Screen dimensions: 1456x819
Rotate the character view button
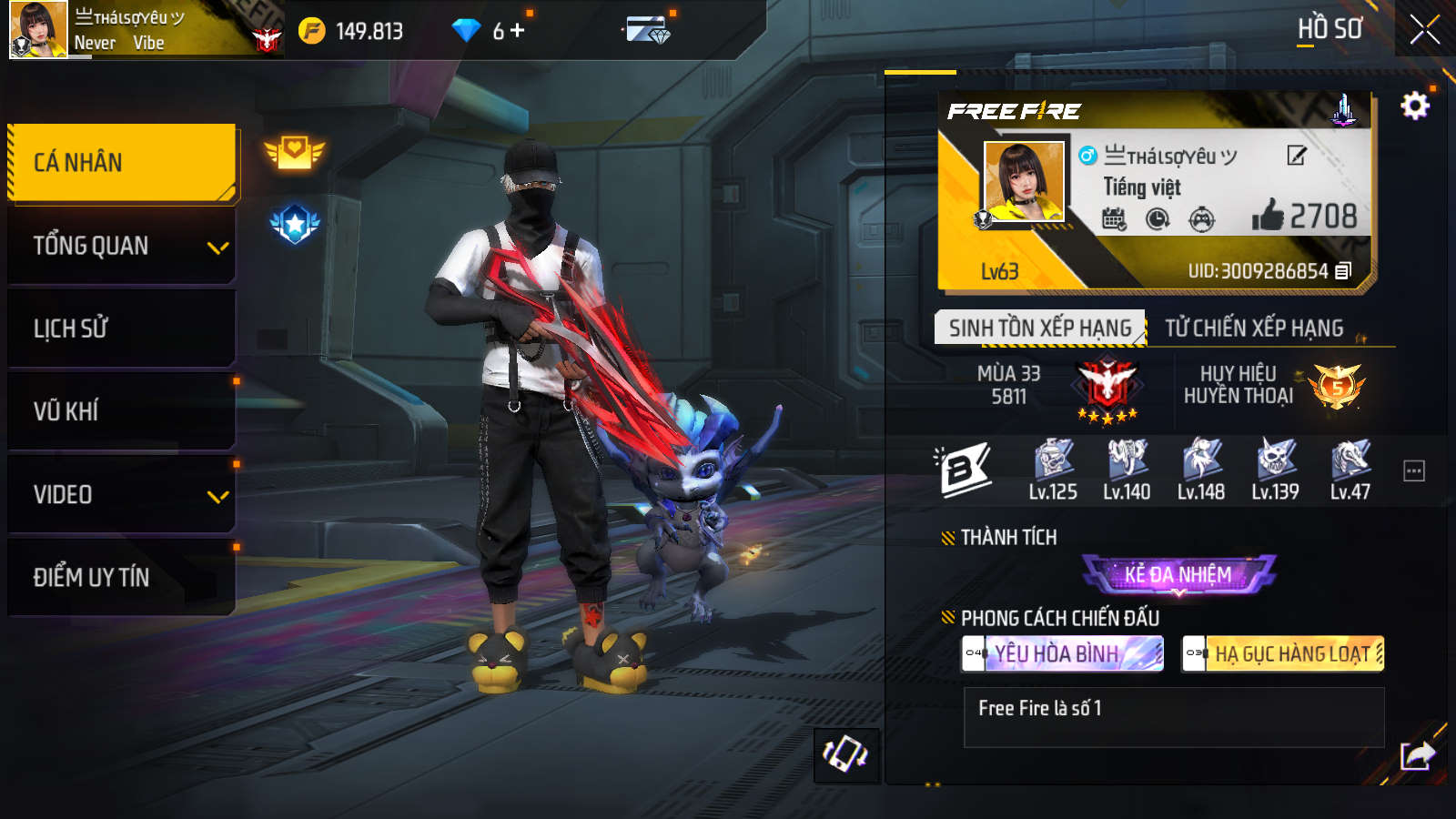tap(845, 754)
